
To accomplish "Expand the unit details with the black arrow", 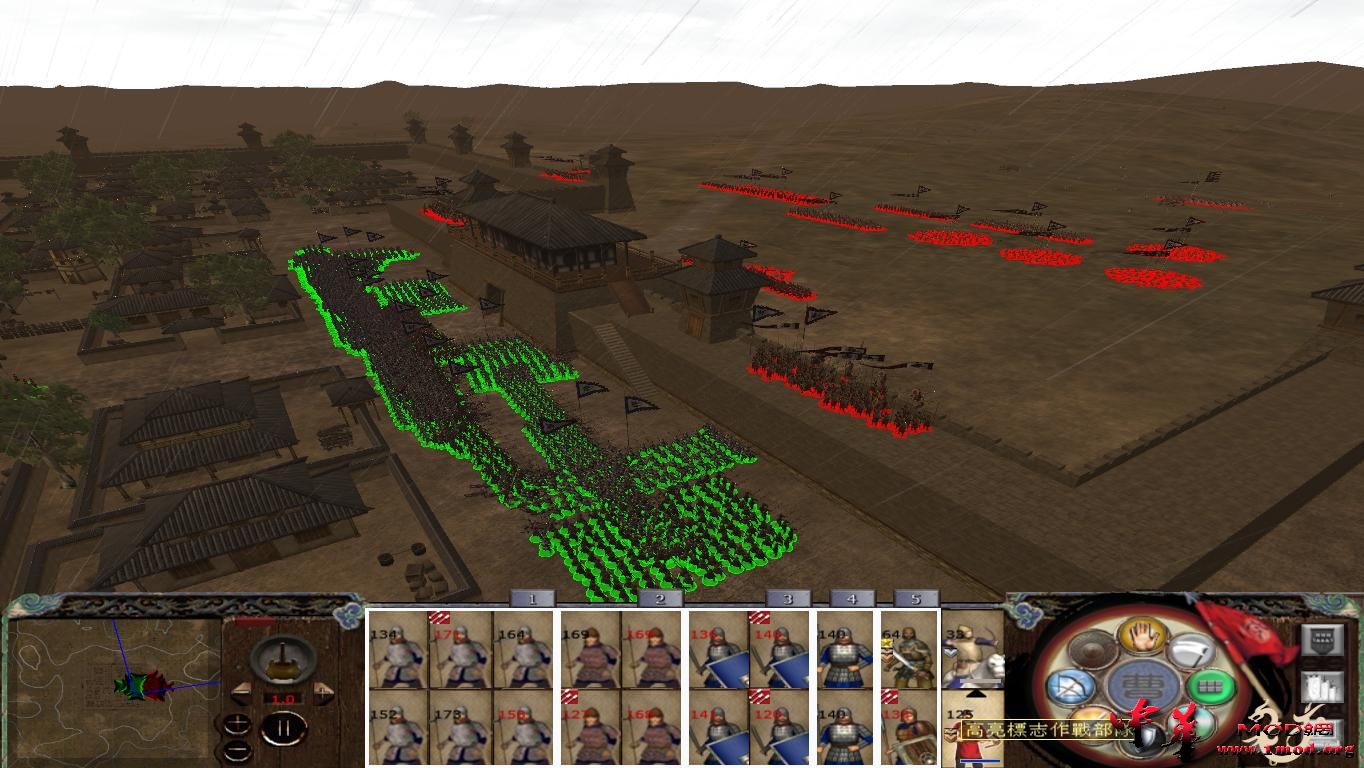I will click(x=975, y=694).
